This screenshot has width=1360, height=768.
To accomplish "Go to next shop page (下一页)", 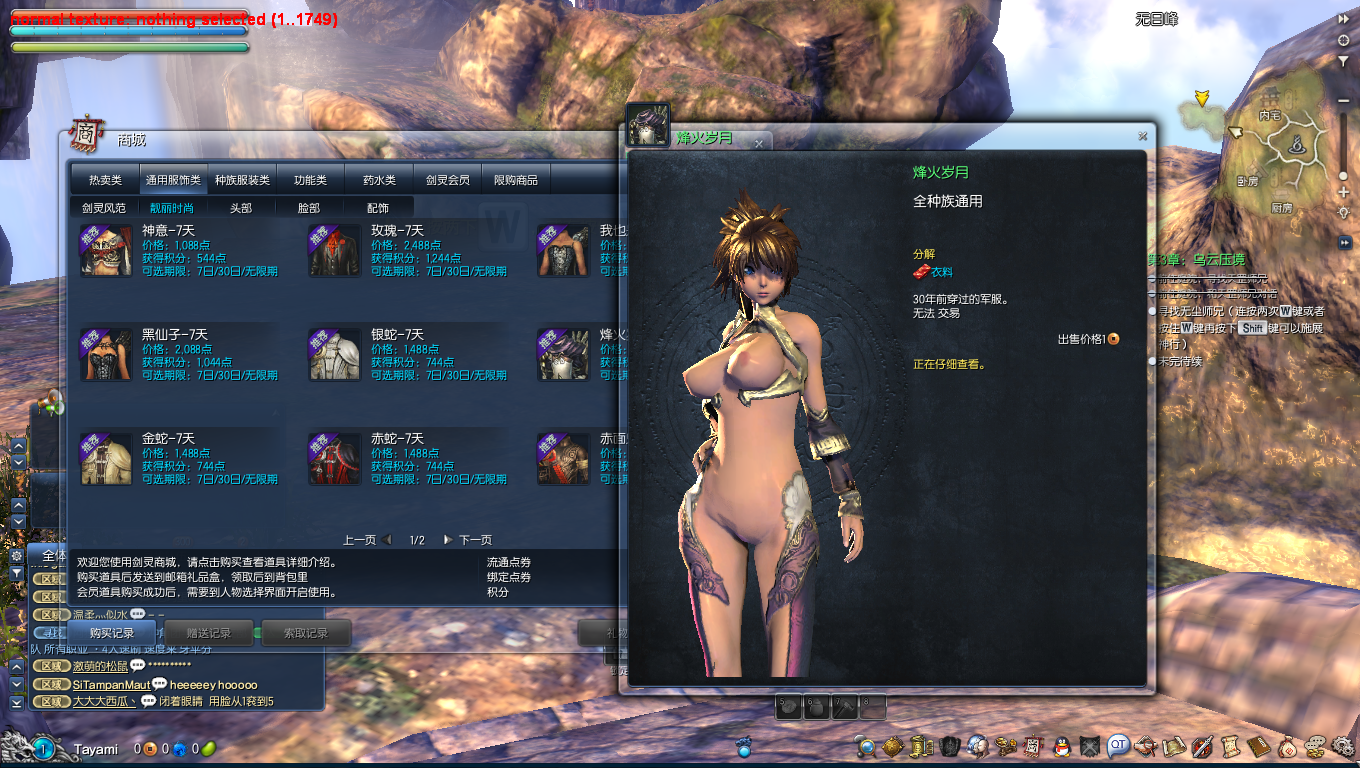I will (x=469, y=540).
